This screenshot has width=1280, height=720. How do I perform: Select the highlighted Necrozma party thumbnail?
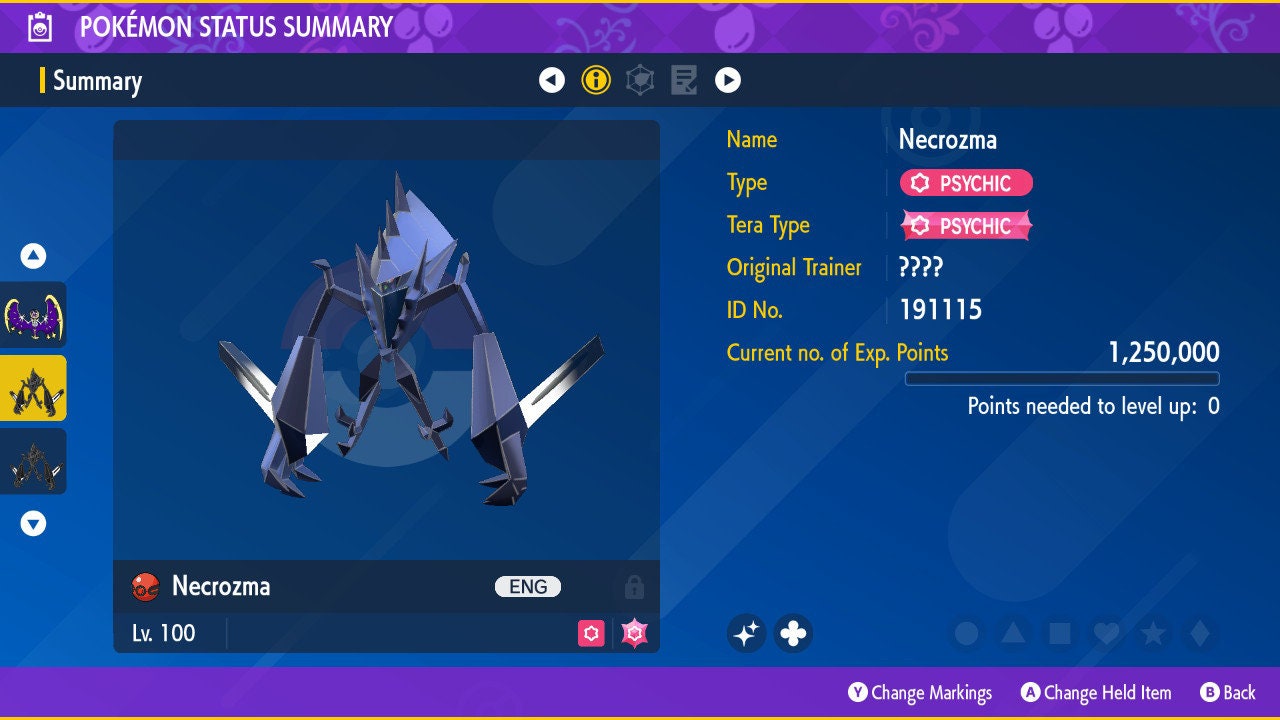34,388
